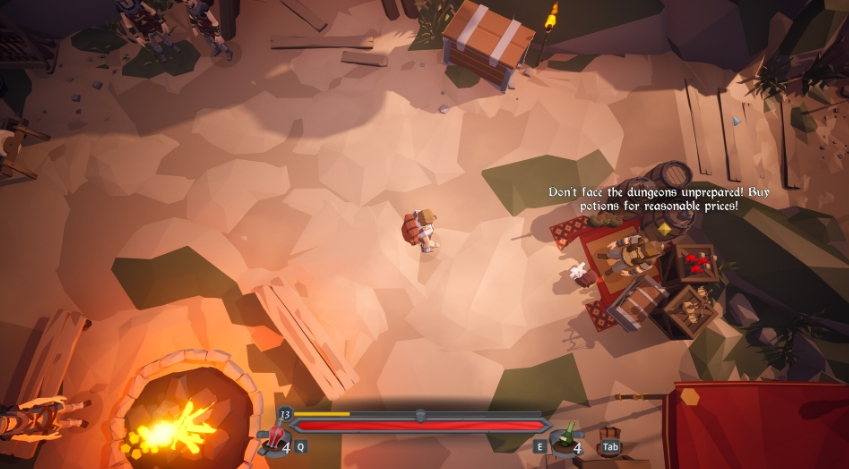This screenshot has height=469, width=849.
Task: Use the red health potion slot
Action: pyautogui.click(x=273, y=441)
